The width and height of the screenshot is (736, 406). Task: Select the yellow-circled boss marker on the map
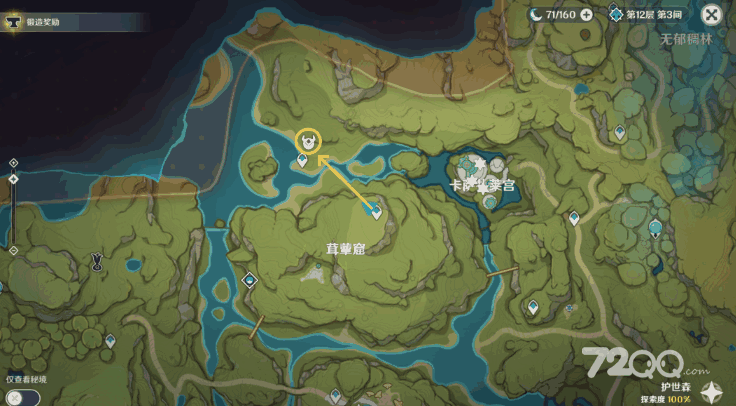(x=312, y=141)
